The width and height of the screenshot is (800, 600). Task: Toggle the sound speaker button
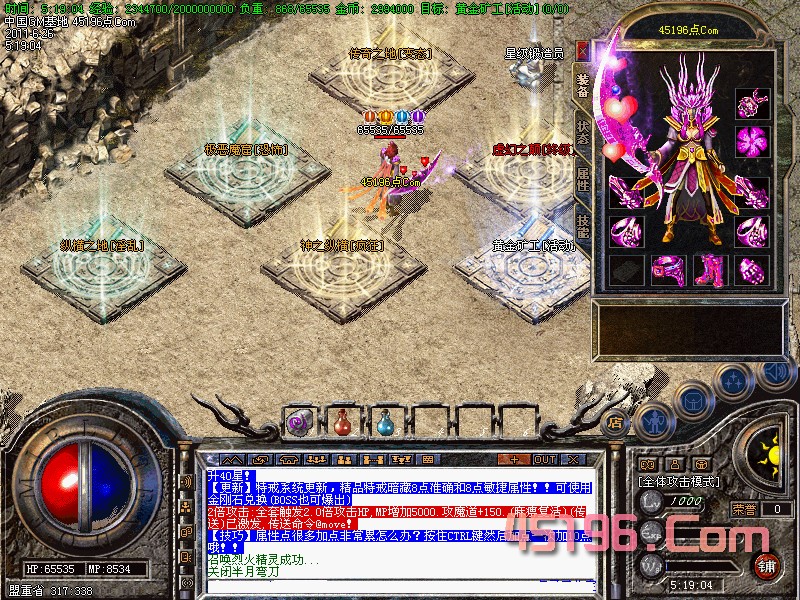[775, 371]
